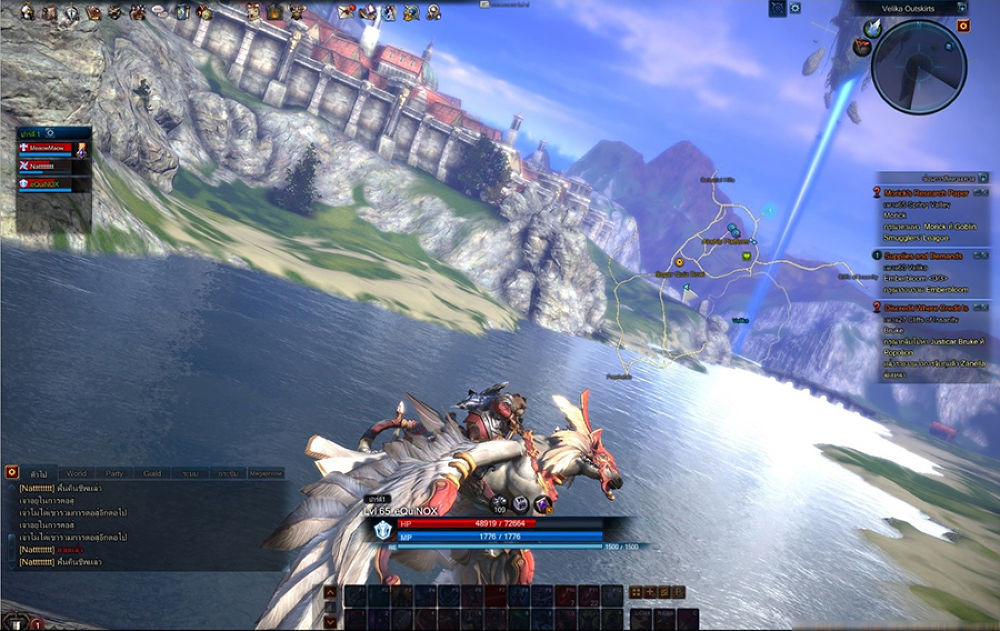Switch to the Party chat tab

[115, 472]
